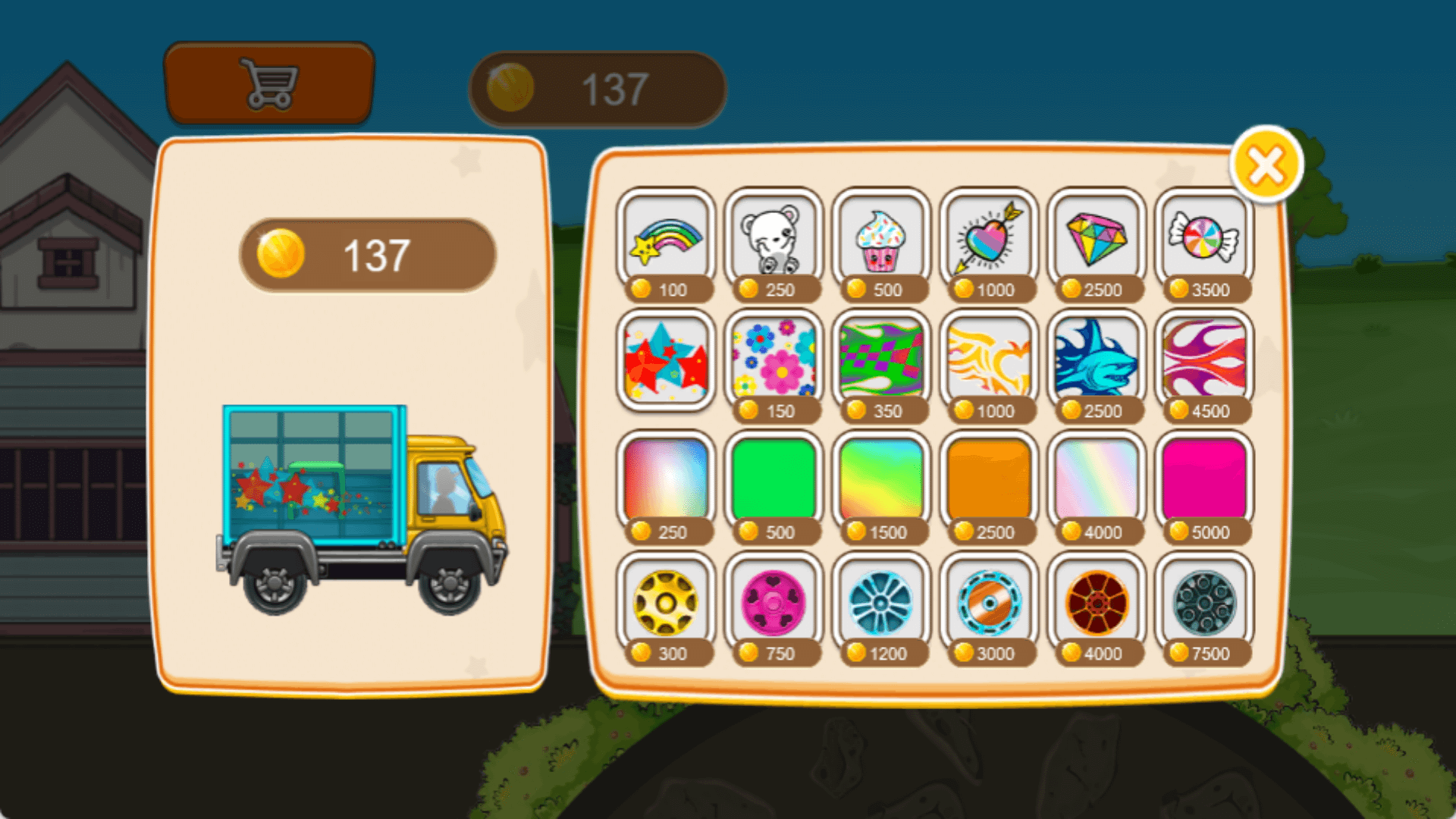The width and height of the screenshot is (1456, 819).
Task: Close the truck customization shop panel
Action: point(1266,165)
